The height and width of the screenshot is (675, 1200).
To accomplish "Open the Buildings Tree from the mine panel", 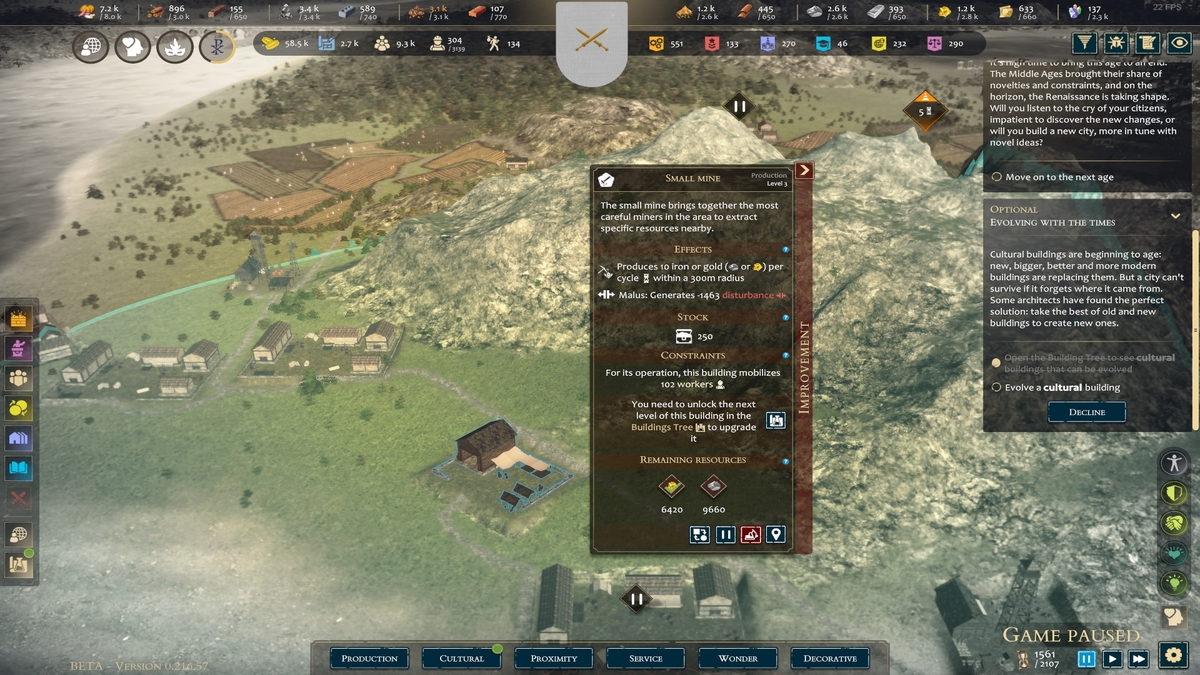I will pos(775,421).
